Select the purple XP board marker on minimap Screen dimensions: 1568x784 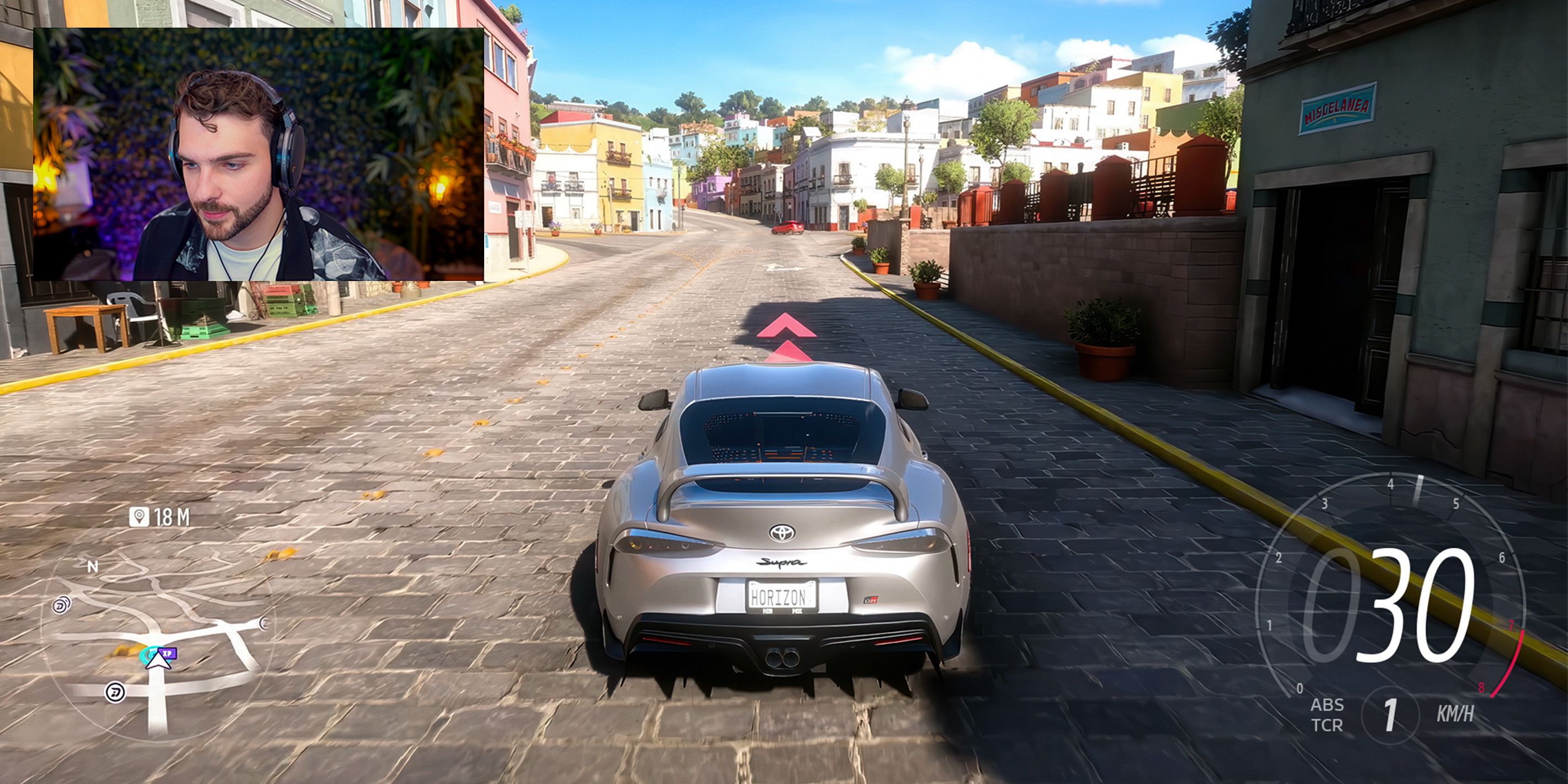(168, 653)
